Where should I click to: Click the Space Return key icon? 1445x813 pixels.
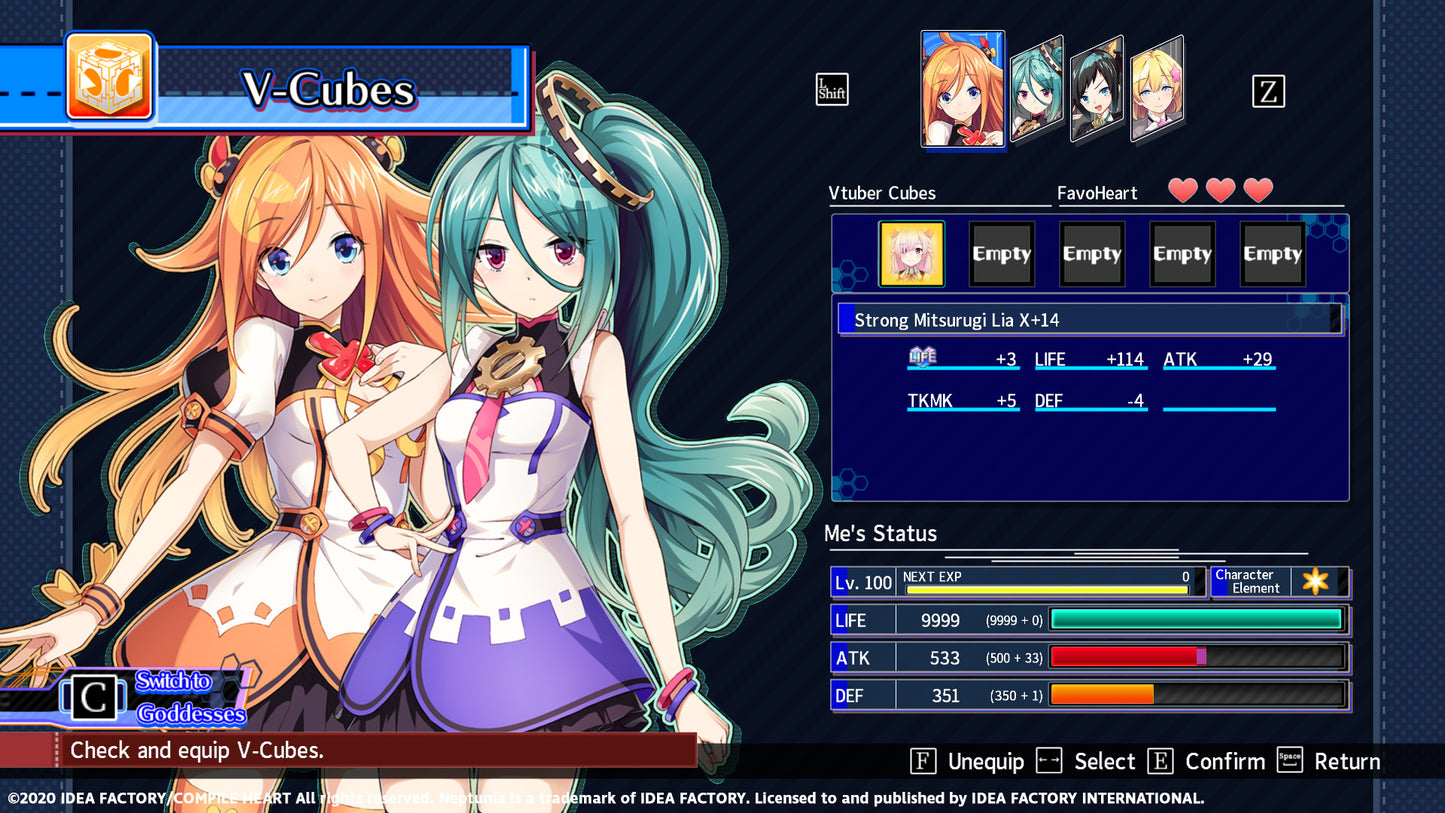tap(1289, 761)
